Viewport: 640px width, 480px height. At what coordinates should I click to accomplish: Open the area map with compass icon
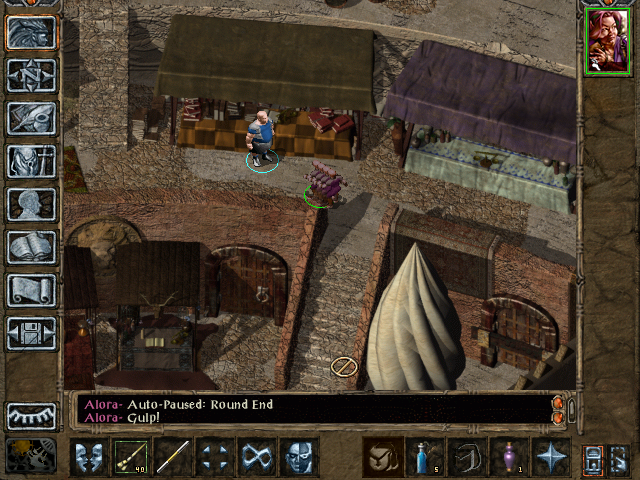point(31,75)
